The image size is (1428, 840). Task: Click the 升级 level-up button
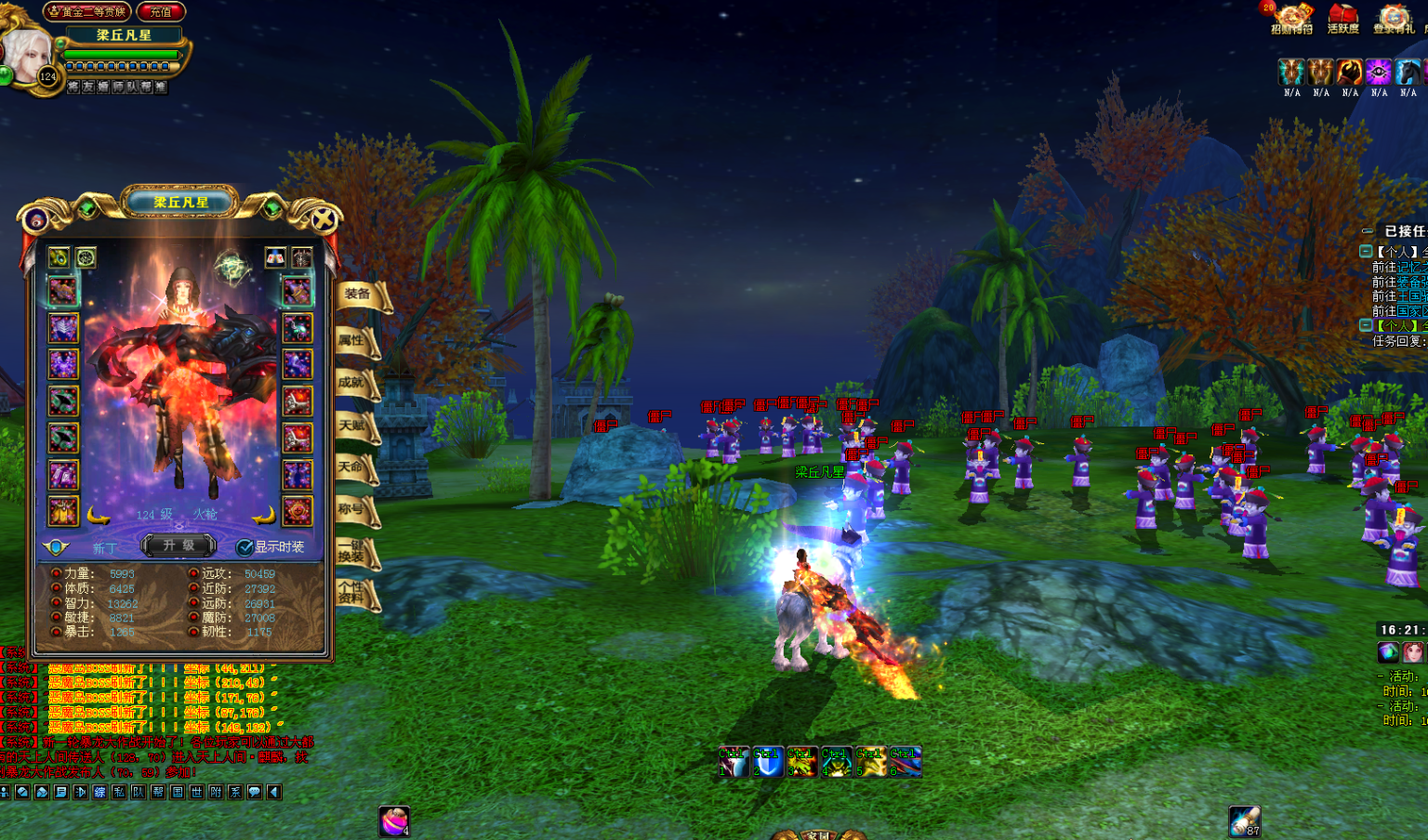(x=179, y=545)
